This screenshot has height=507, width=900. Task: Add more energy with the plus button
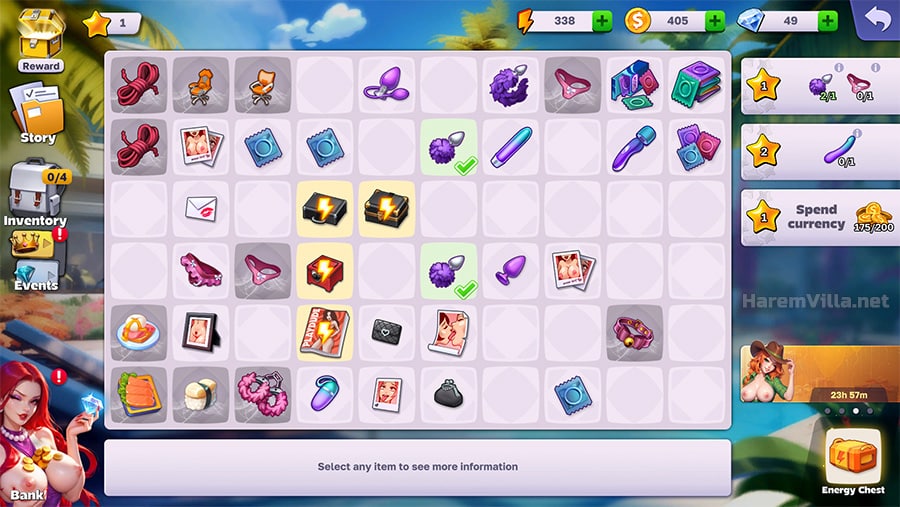(x=602, y=21)
